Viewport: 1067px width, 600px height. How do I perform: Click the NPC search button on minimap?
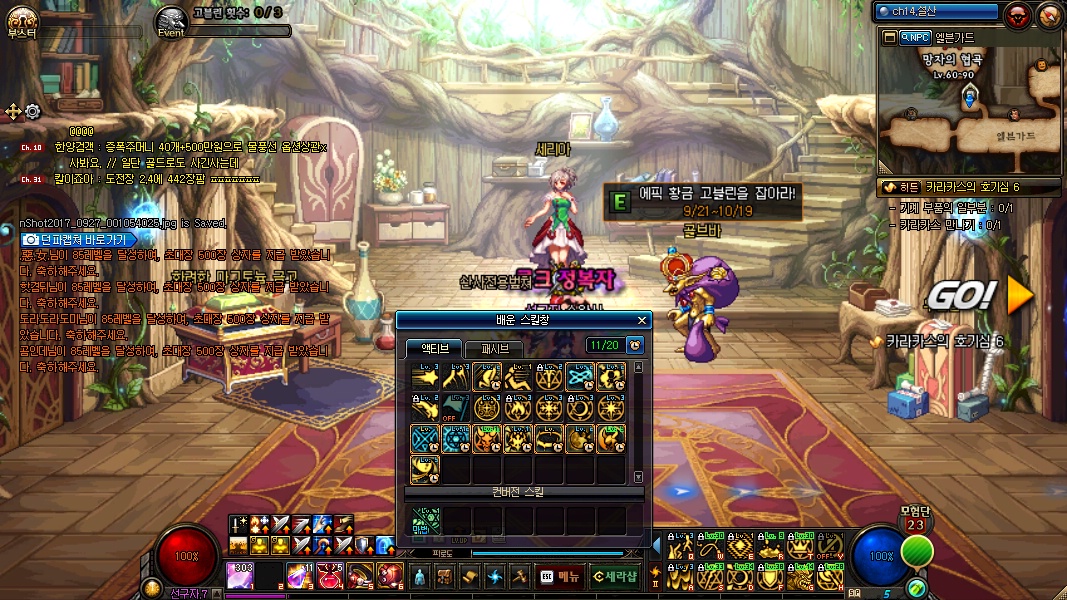[x=915, y=37]
